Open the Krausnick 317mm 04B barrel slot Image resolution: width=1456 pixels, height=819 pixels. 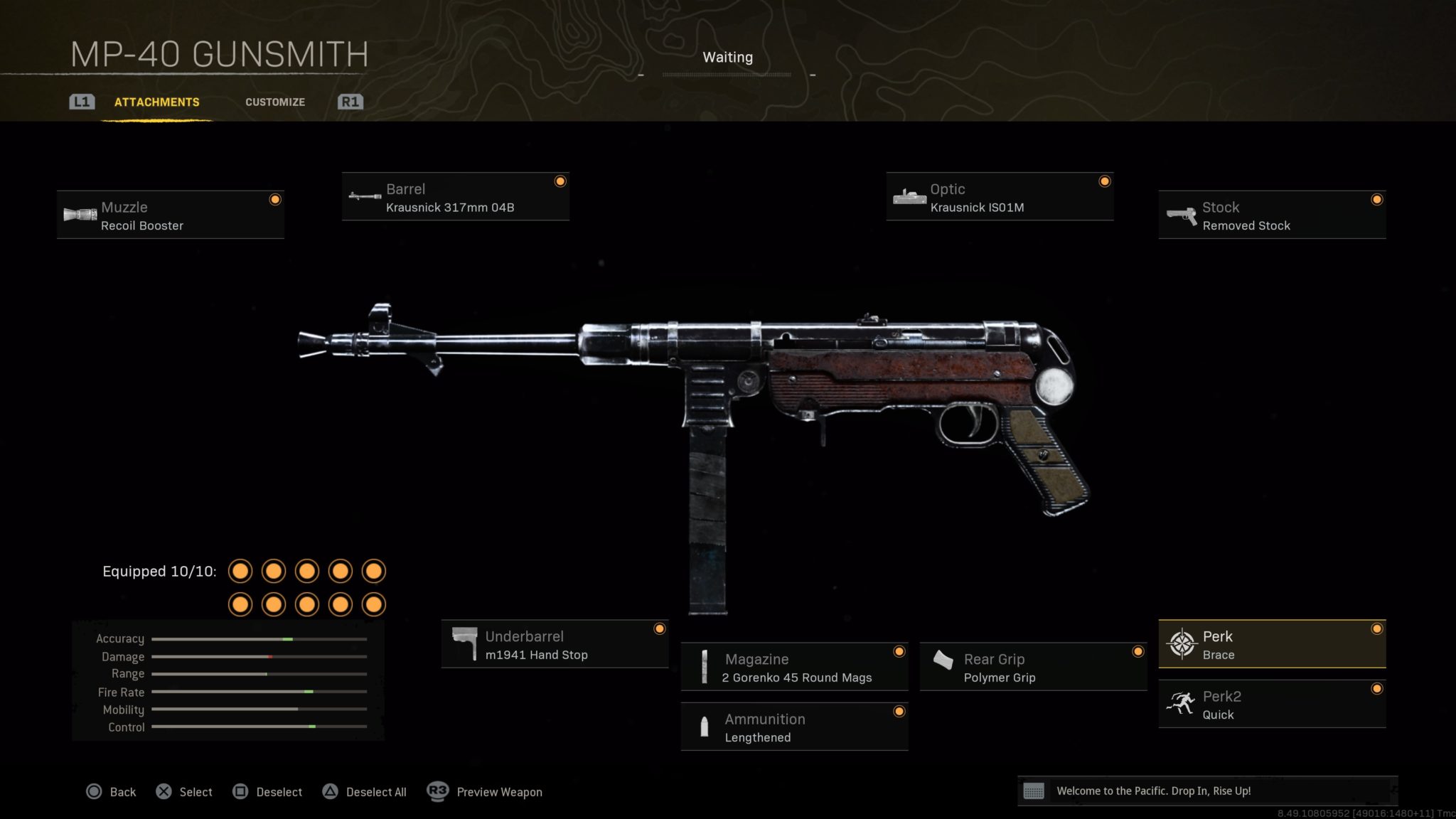click(455, 198)
